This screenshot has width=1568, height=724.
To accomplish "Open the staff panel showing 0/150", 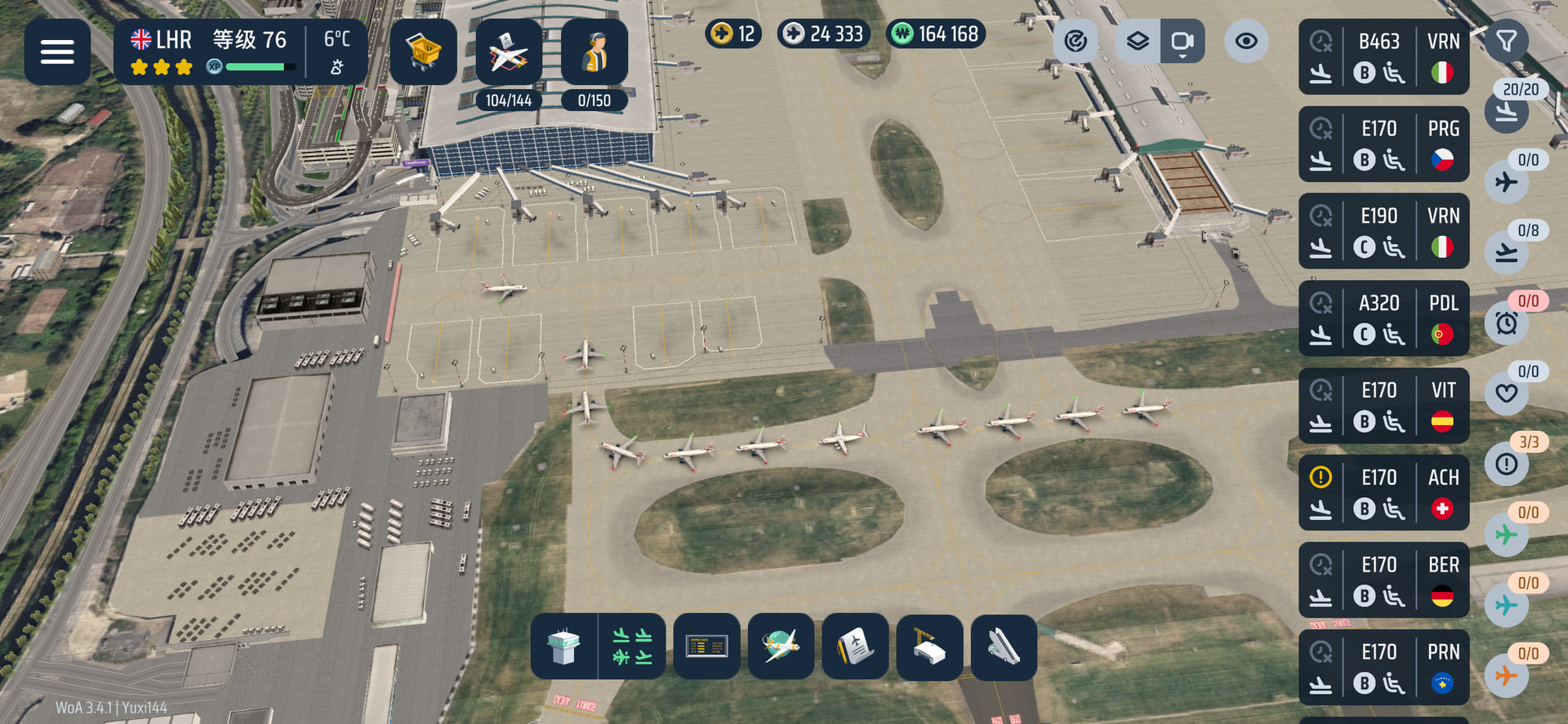I will (595, 52).
